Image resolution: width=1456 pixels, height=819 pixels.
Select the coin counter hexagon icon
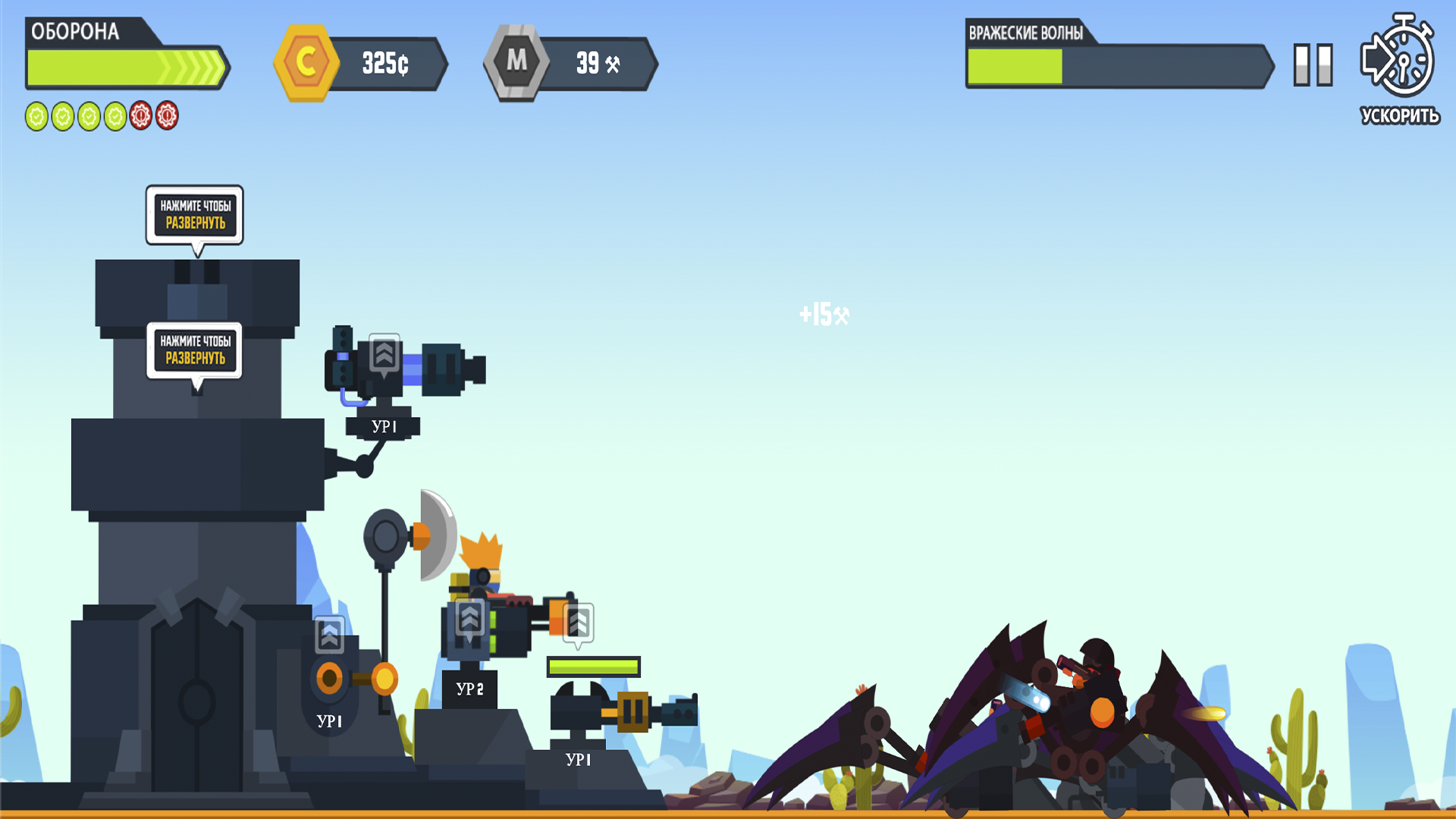(307, 64)
